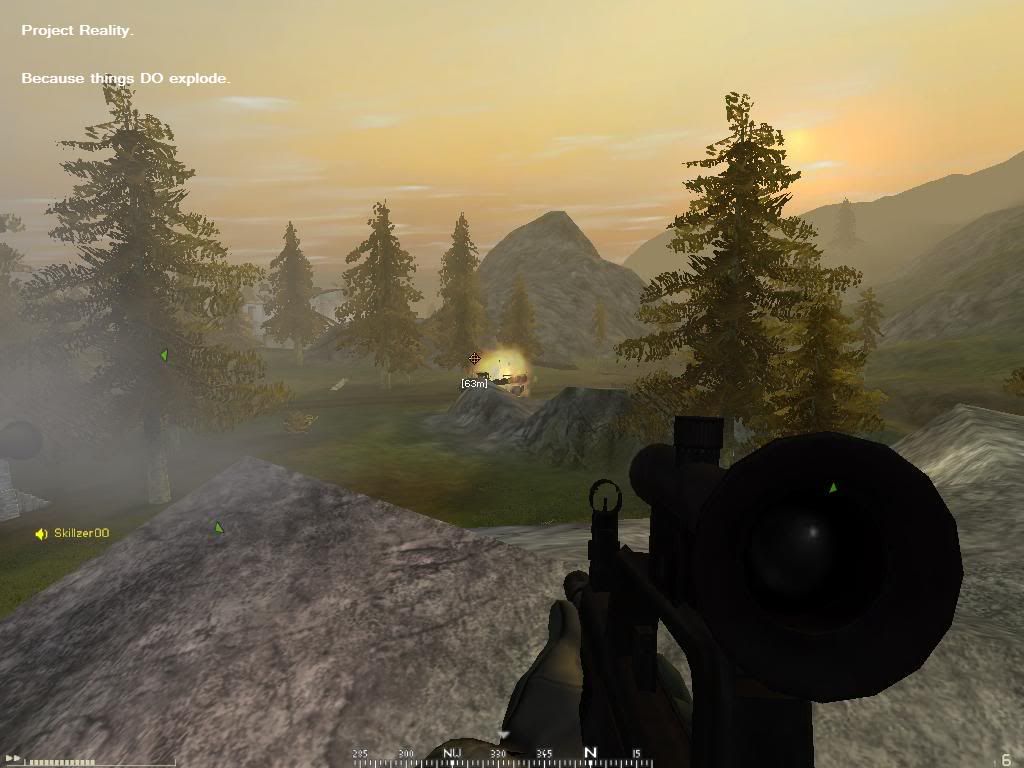Click the Skillzer00 voice chat speaker entry

71,534
